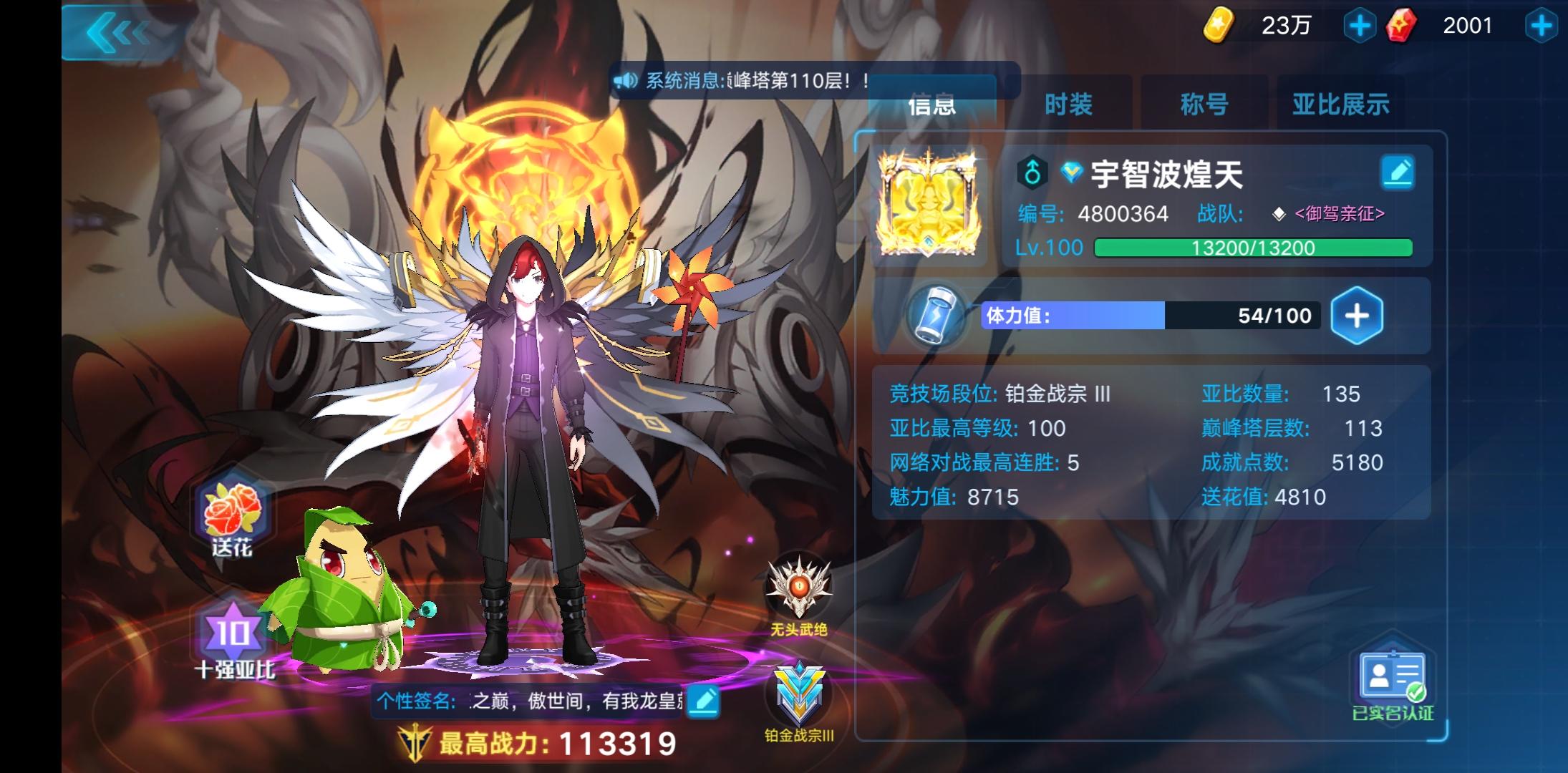Click the golden avatar frame portrait
The width and height of the screenshot is (1568, 773).
click(926, 200)
